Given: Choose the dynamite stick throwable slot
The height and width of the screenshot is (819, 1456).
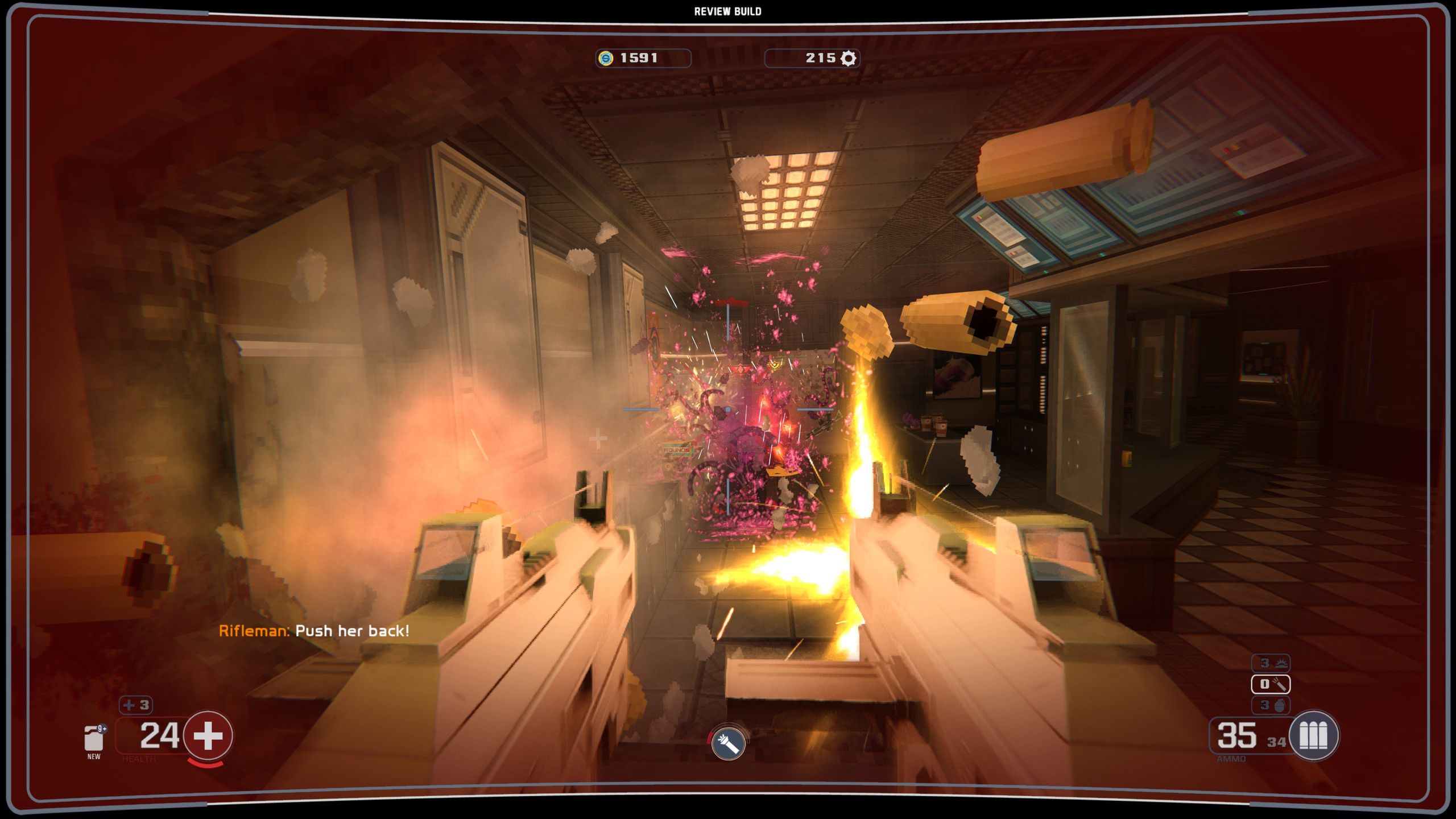Looking at the screenshot, I should [1271, 684].
